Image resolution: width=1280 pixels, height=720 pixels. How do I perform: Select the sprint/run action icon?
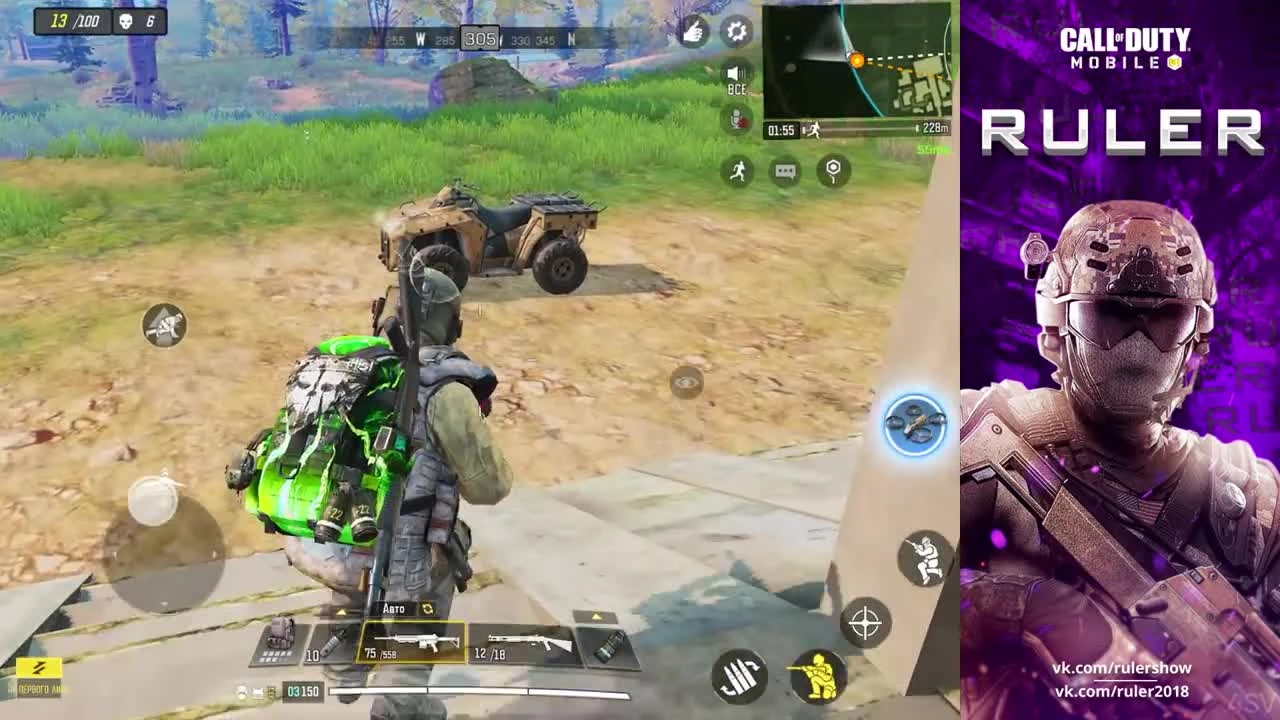click(737, 170)
